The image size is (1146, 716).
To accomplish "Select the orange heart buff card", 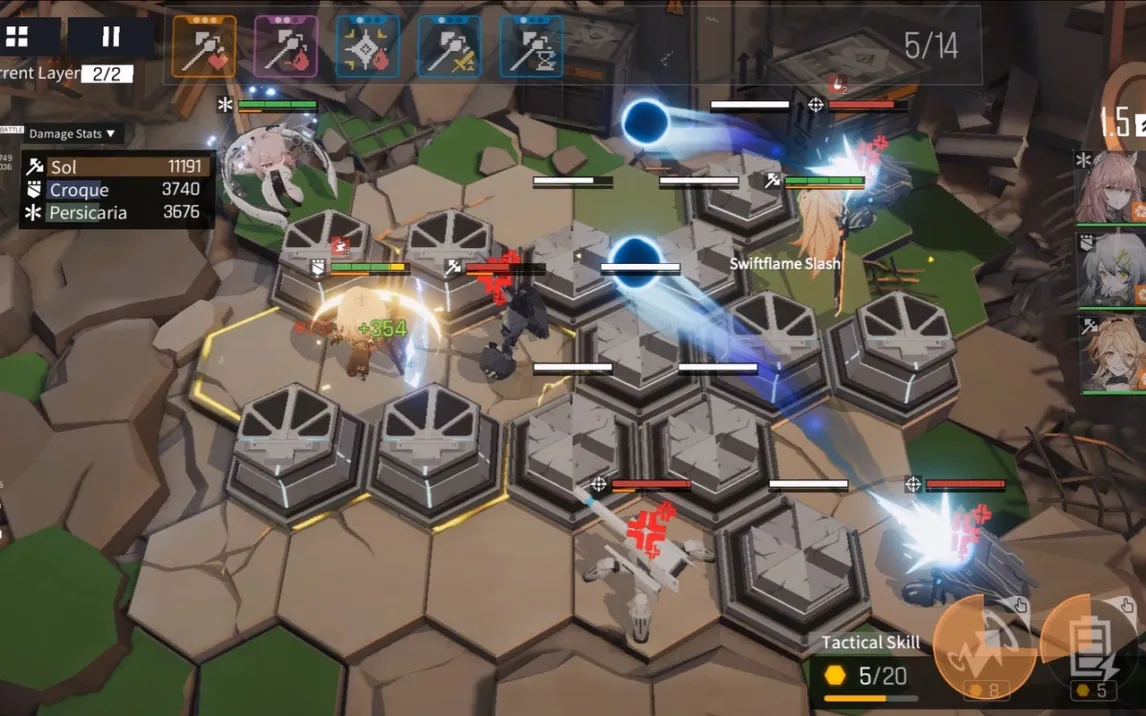I will pyautogui.click(x=204, y=46).
